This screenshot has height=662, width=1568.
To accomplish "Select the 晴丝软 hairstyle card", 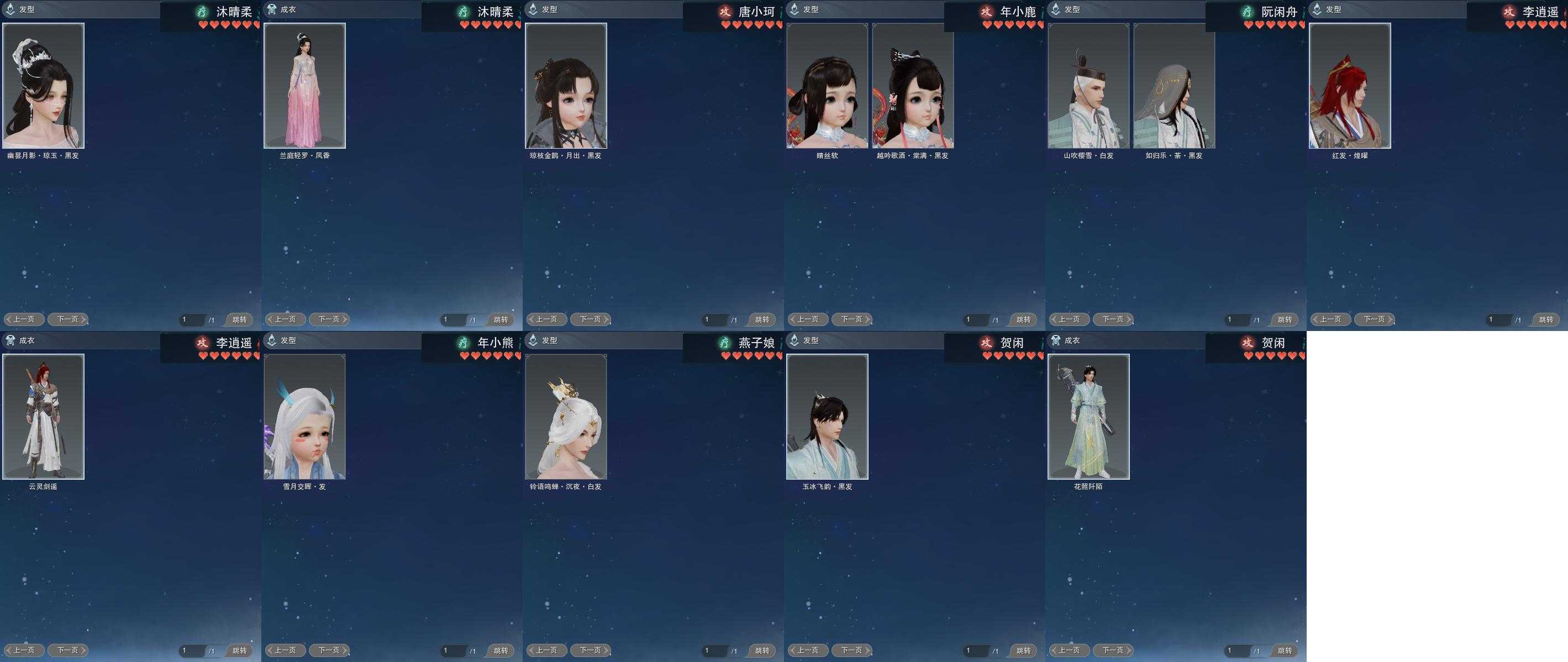I will point(827,86).
